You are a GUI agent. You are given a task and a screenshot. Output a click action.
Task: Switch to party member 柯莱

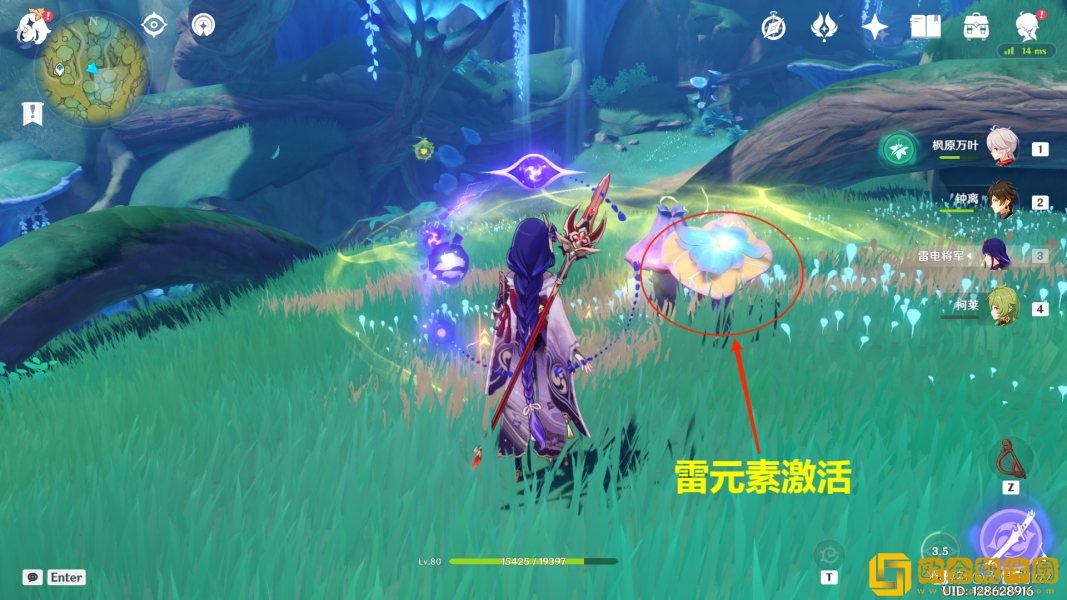tap(1001, 308)
